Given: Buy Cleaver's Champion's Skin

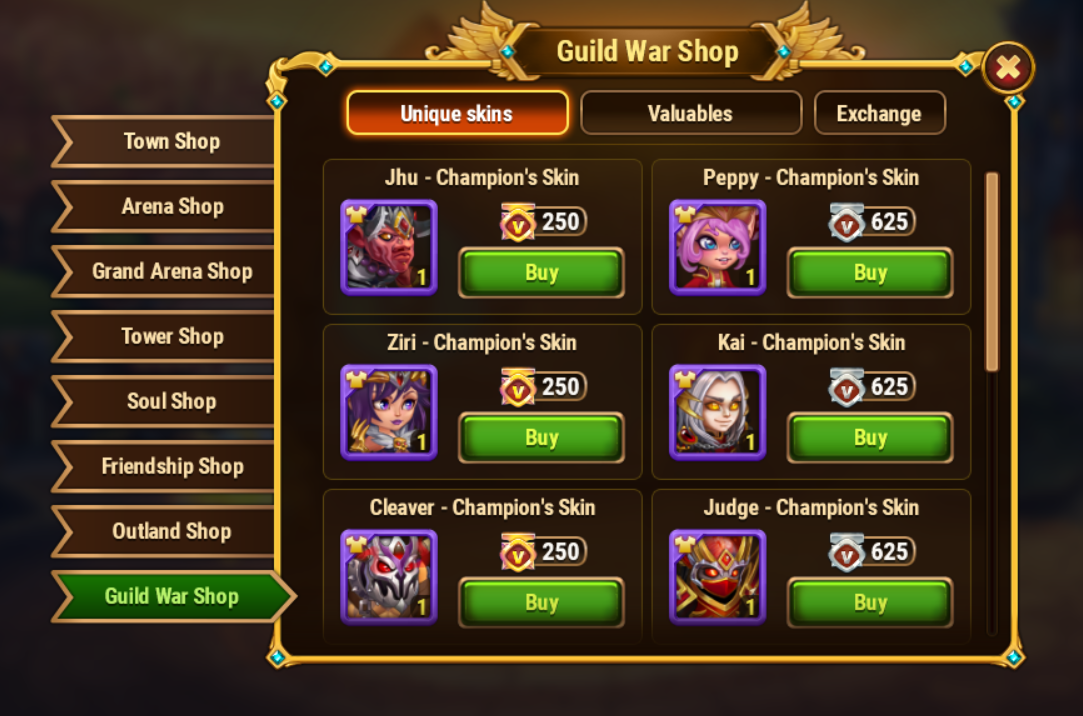Looking at the screenshot, I should 541,603.
